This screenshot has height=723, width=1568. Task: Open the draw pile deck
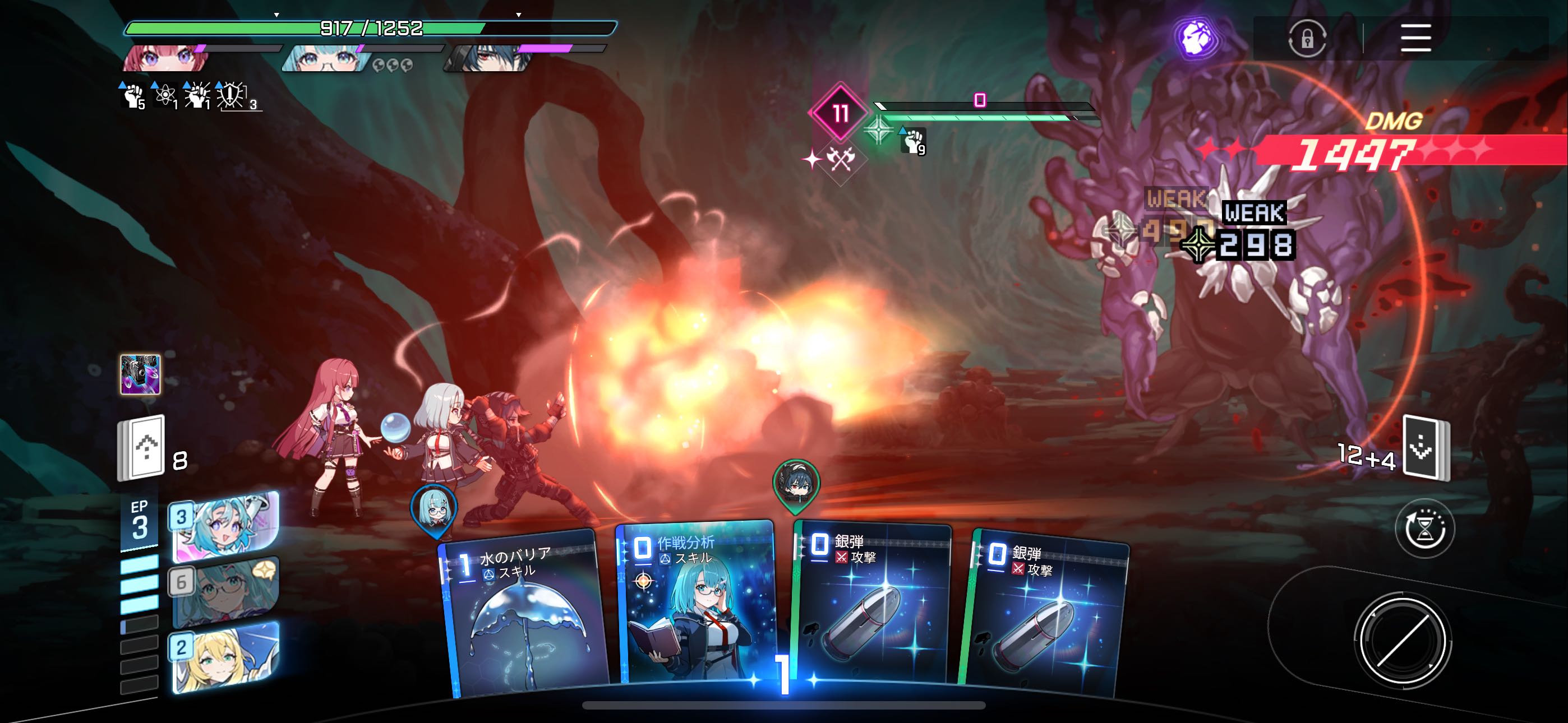(141, 448)
